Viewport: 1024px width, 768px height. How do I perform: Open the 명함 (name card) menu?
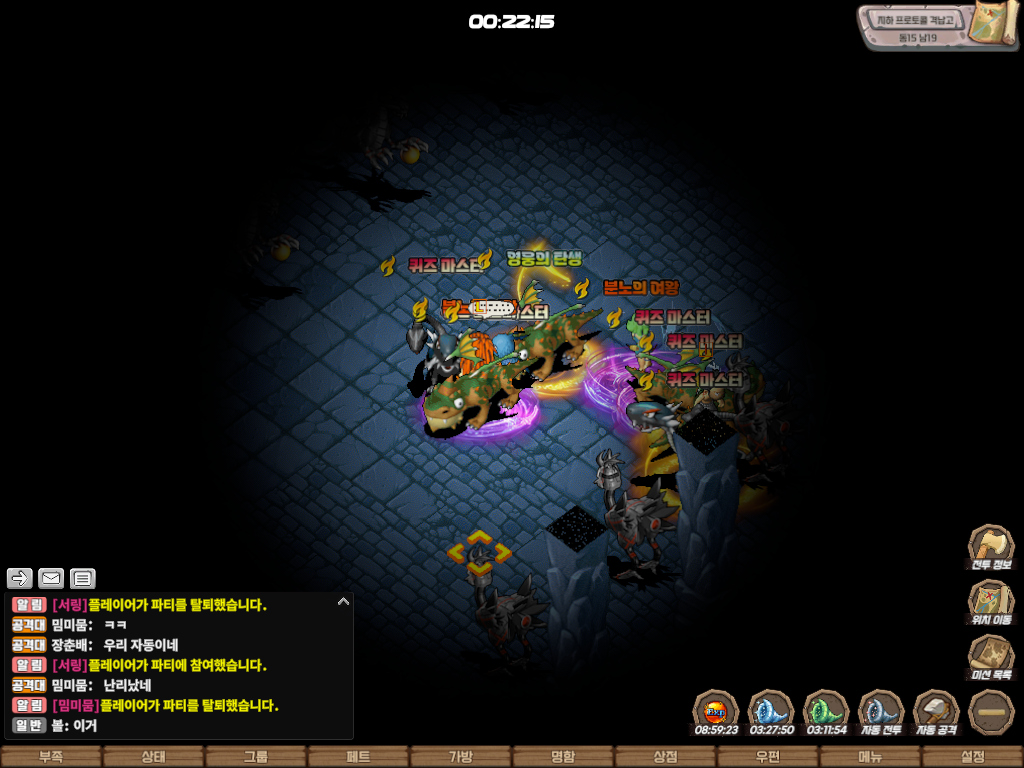click(x=563, y=757)
